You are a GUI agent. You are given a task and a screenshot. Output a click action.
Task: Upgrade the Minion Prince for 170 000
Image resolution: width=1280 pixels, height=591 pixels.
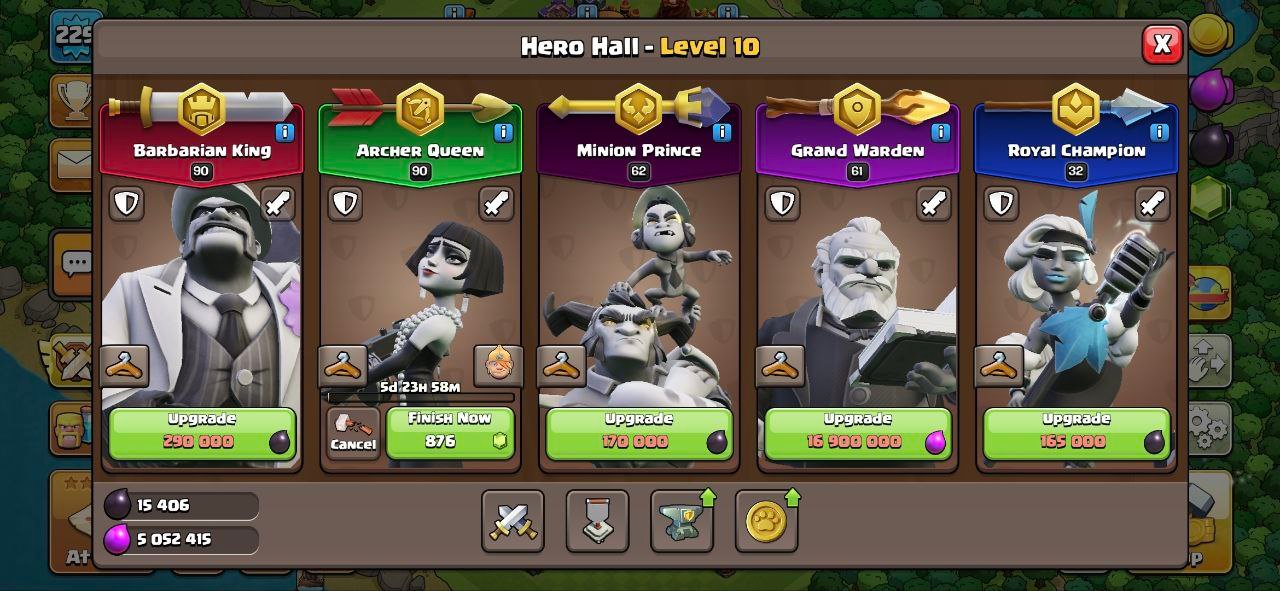(639, 433)
